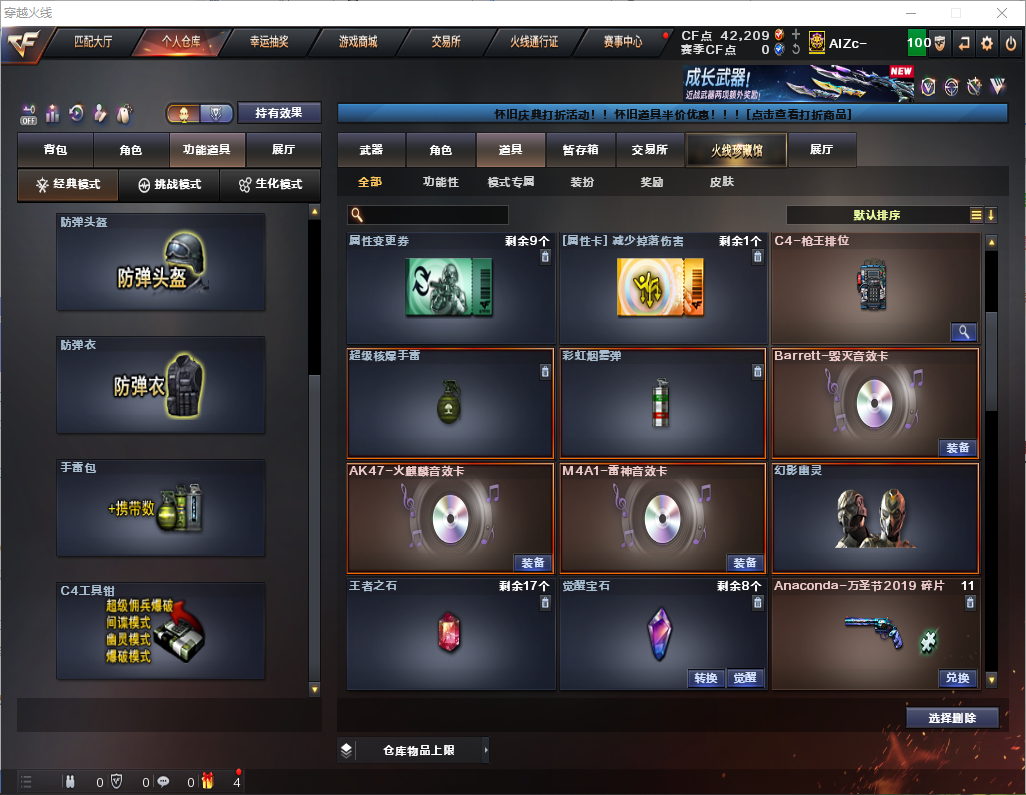Switch to the 暂存箱 tab

click(x=580, y=150)
